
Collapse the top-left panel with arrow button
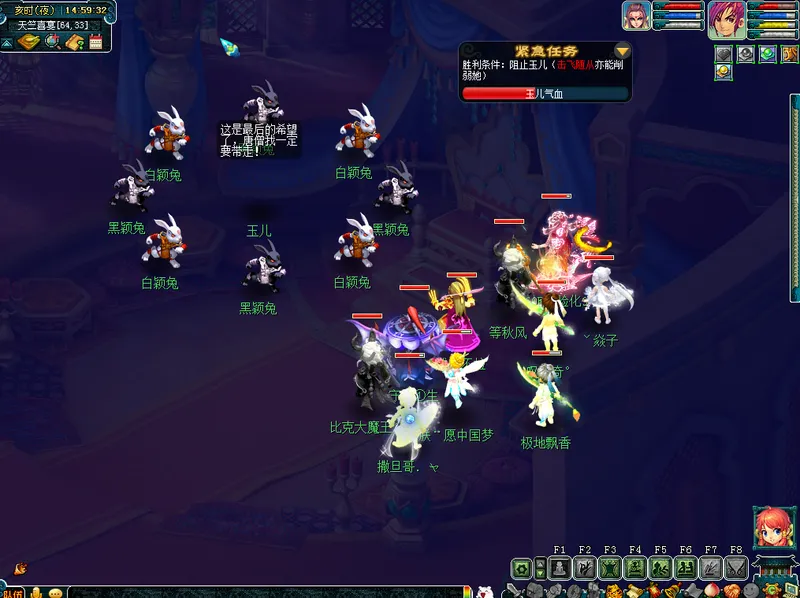[7, 42]
